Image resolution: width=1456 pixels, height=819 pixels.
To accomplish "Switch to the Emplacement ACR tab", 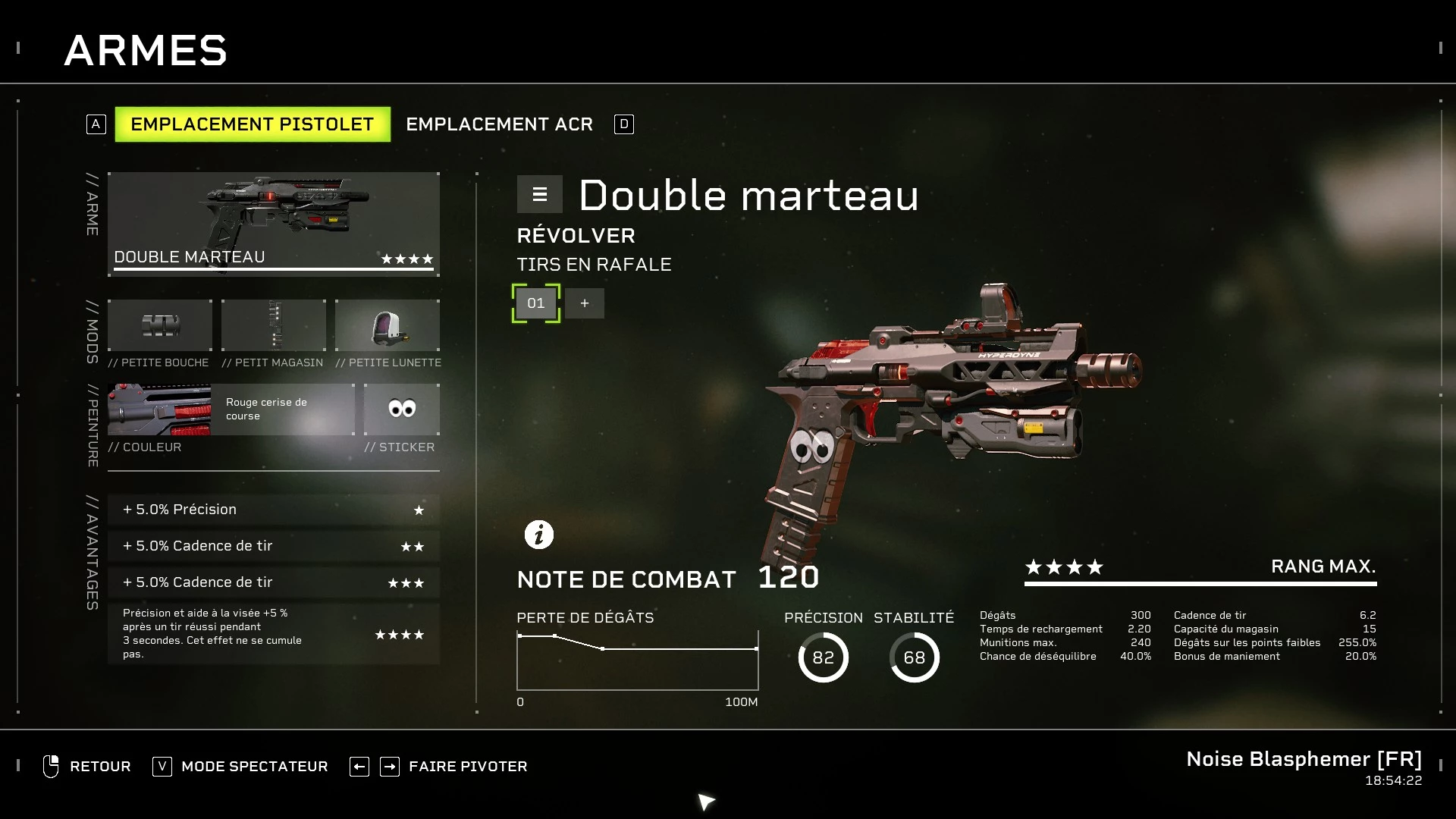I will click(x=500, y=124).
